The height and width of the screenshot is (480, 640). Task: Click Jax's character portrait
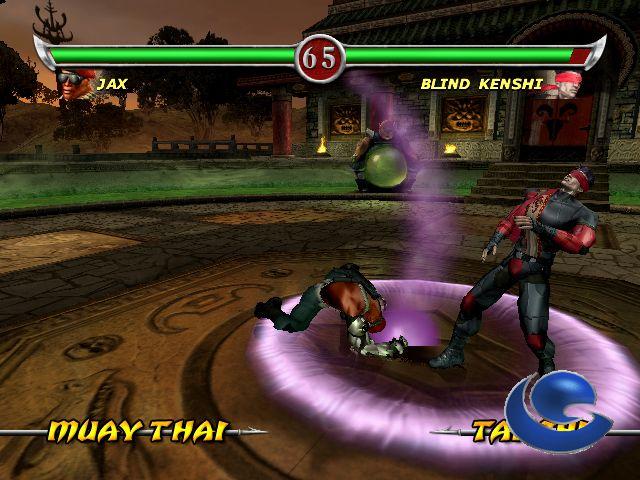point(74,87)
